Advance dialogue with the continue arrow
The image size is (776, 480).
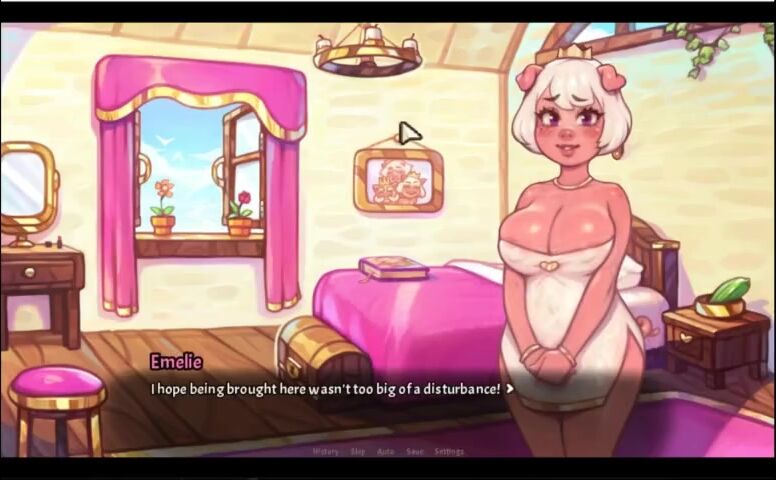pos(511,388)
